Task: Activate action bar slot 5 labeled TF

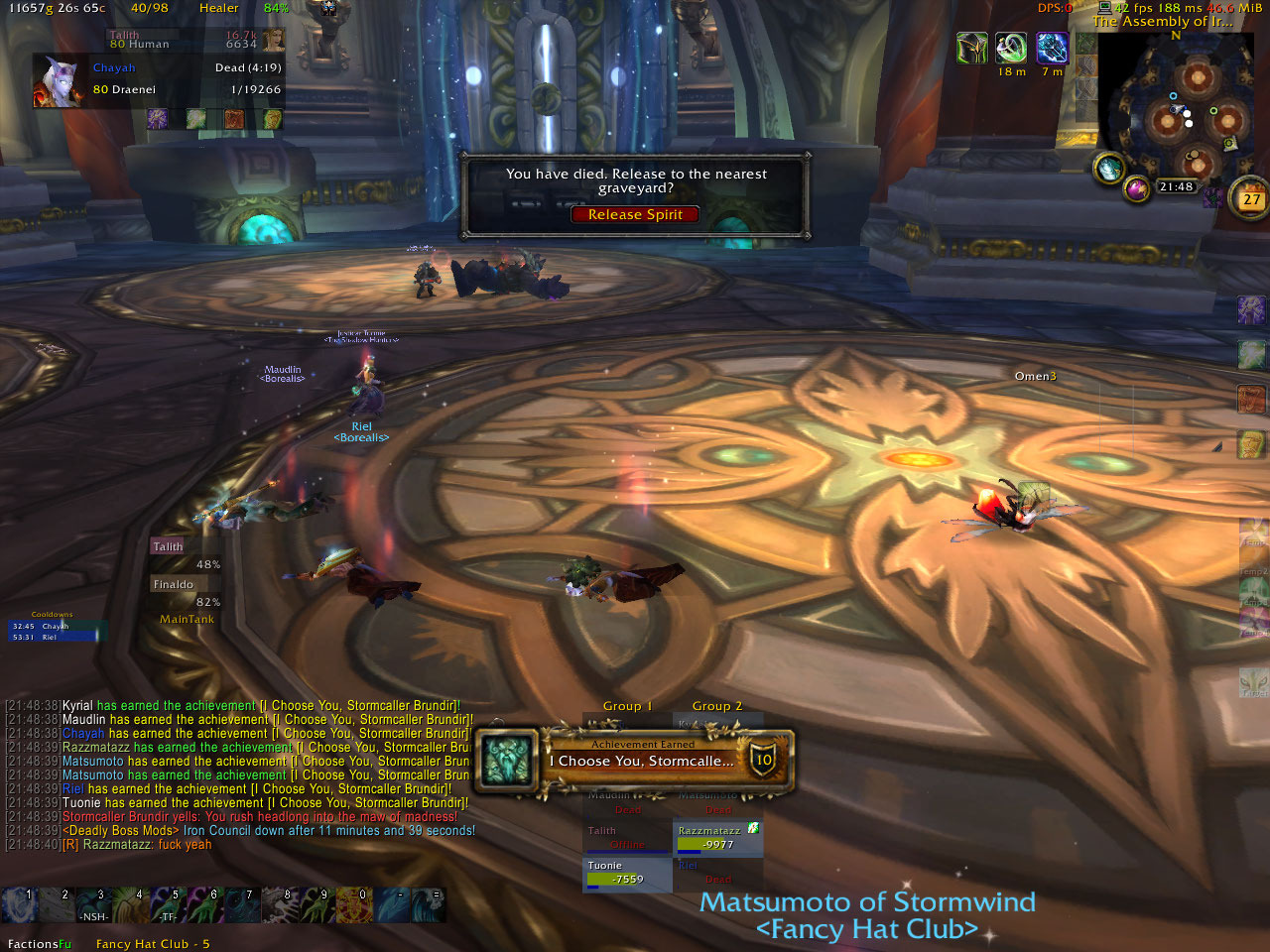Action: tap(167, 905)
